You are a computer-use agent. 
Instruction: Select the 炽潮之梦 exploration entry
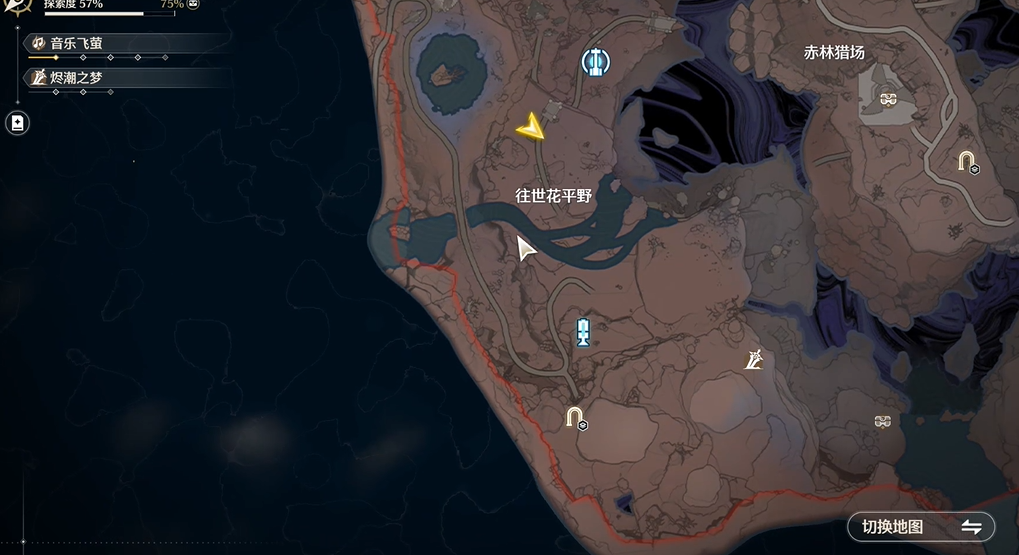point(120,77)
